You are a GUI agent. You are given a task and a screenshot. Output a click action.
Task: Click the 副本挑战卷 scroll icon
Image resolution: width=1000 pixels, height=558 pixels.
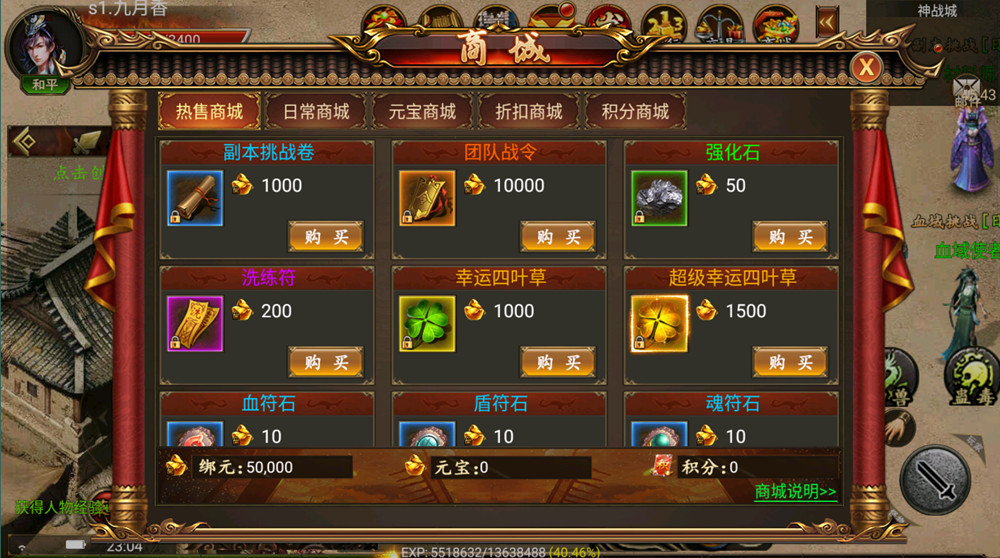click(195, 199)
